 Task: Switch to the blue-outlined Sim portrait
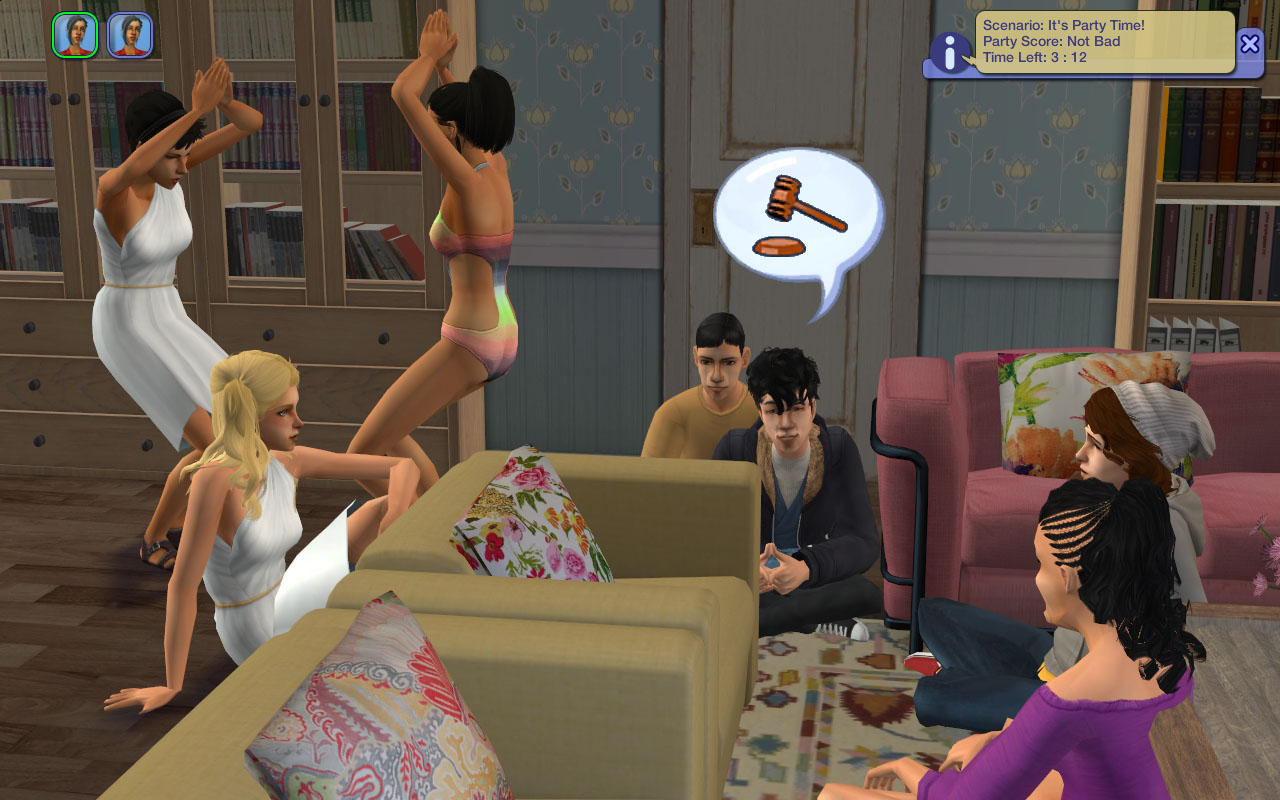(x=130, y=35)
